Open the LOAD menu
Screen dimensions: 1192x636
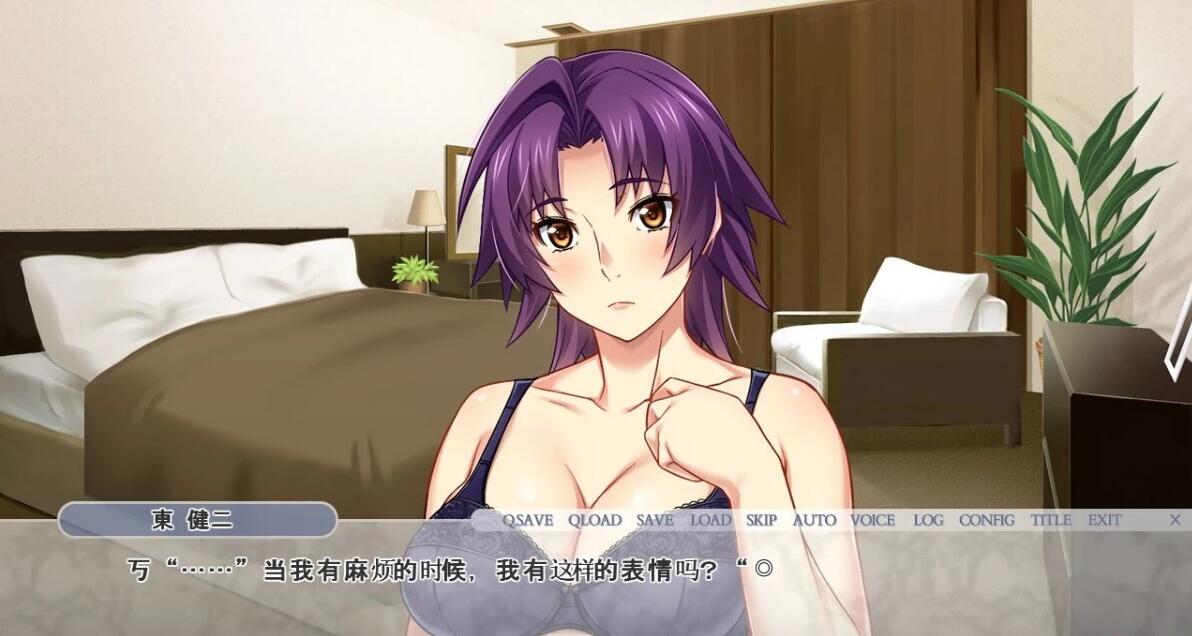click(711, 520)
